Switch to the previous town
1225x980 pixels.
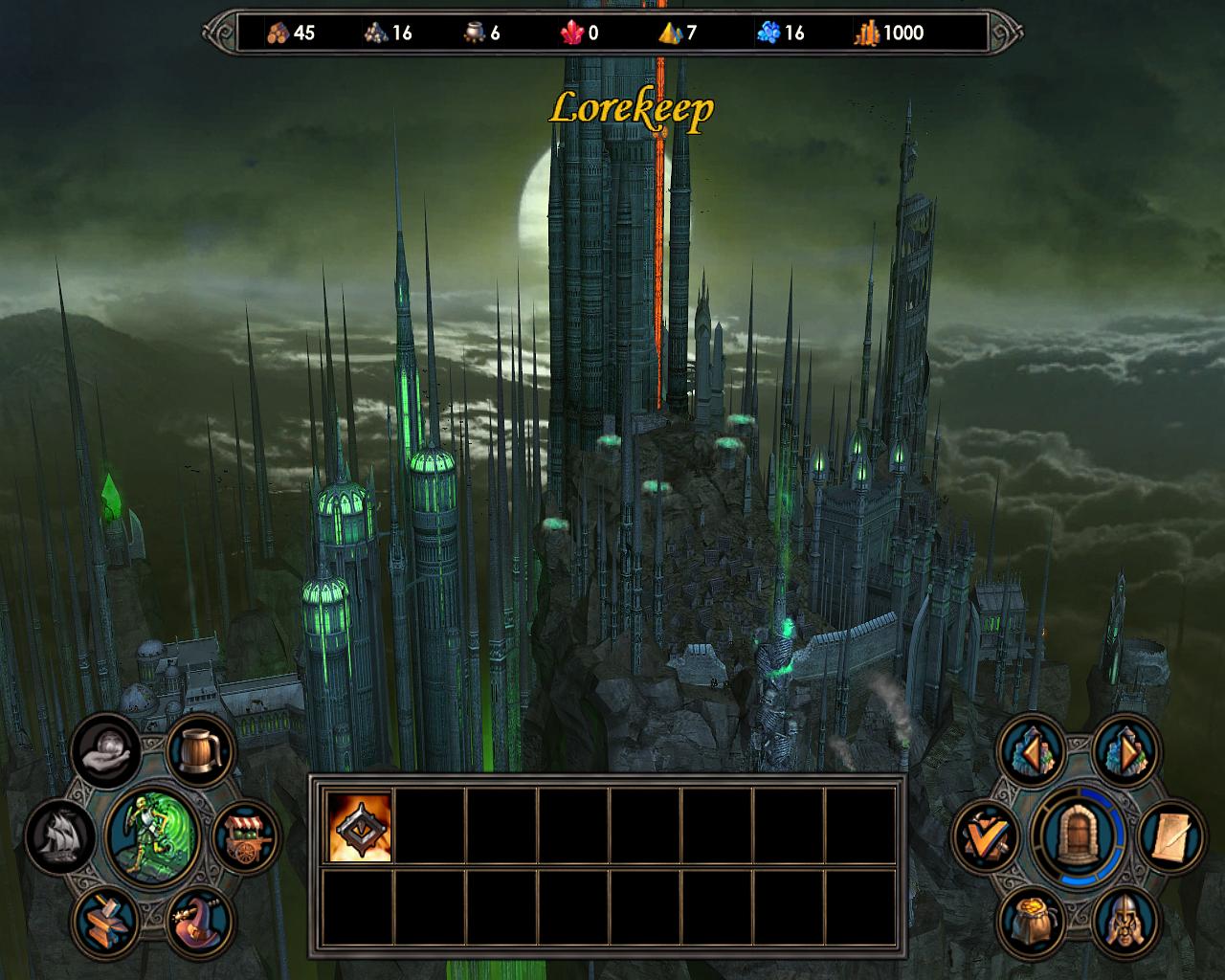point(1031,751)
